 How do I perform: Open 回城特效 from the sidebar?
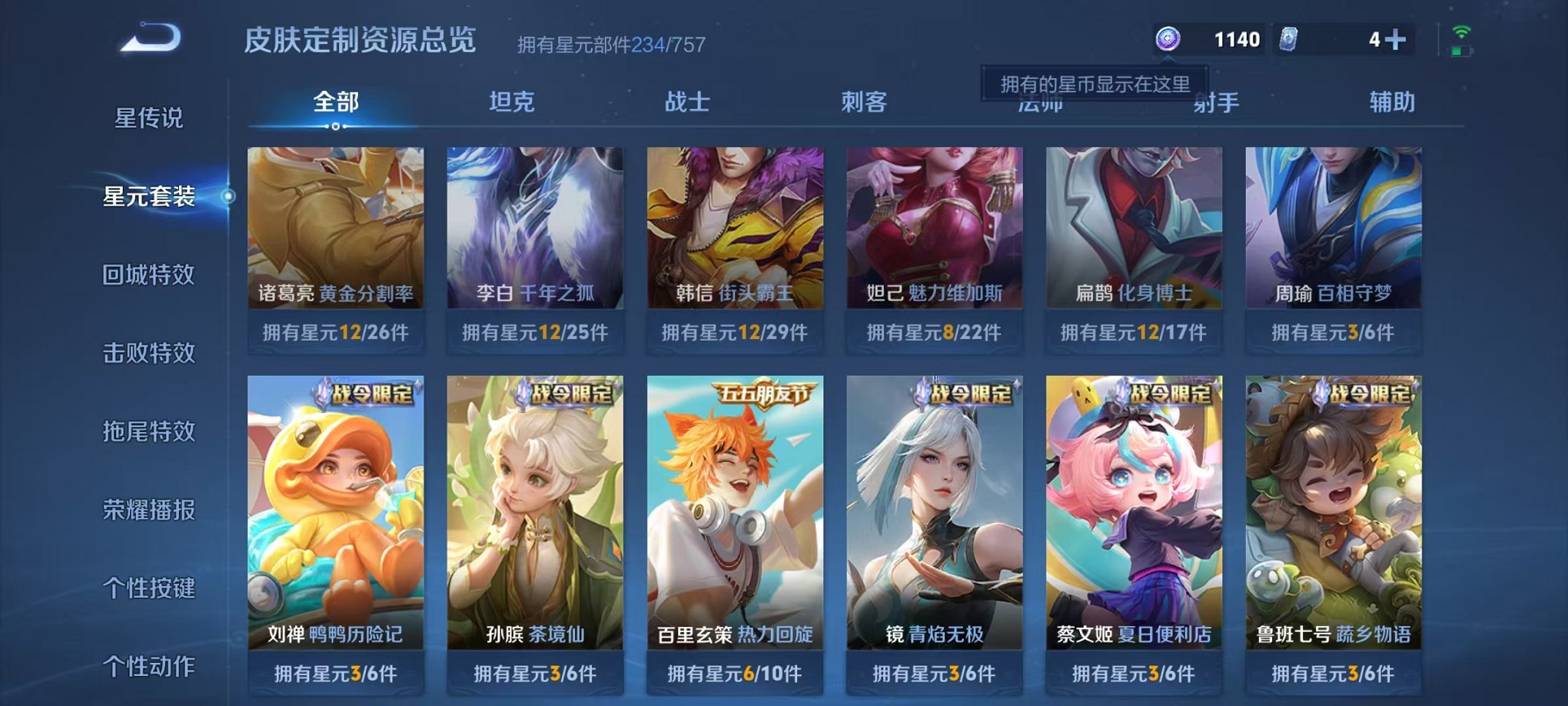click(x=151, y=275)
